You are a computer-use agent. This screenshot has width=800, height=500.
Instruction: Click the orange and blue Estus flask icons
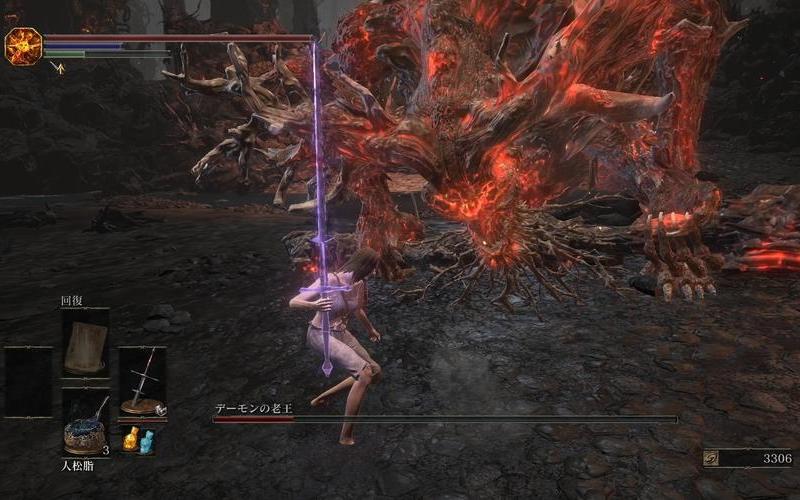tap(139, 439)
